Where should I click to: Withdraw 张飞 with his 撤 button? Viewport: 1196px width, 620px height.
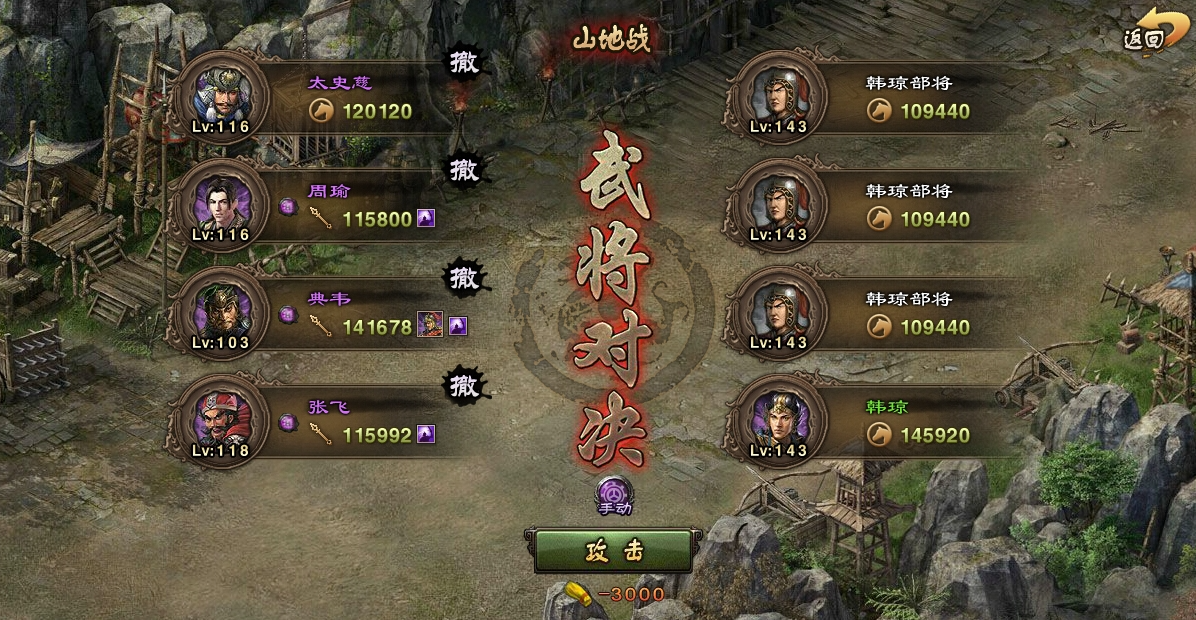click(x=463, y=384)
